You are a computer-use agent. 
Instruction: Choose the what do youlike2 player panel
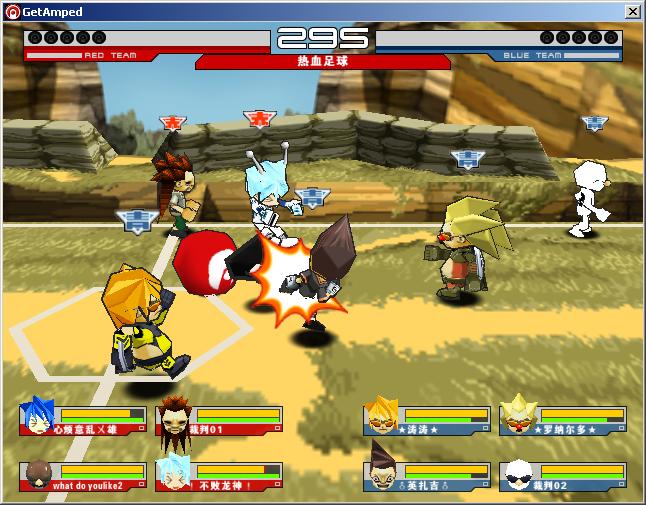83,475
